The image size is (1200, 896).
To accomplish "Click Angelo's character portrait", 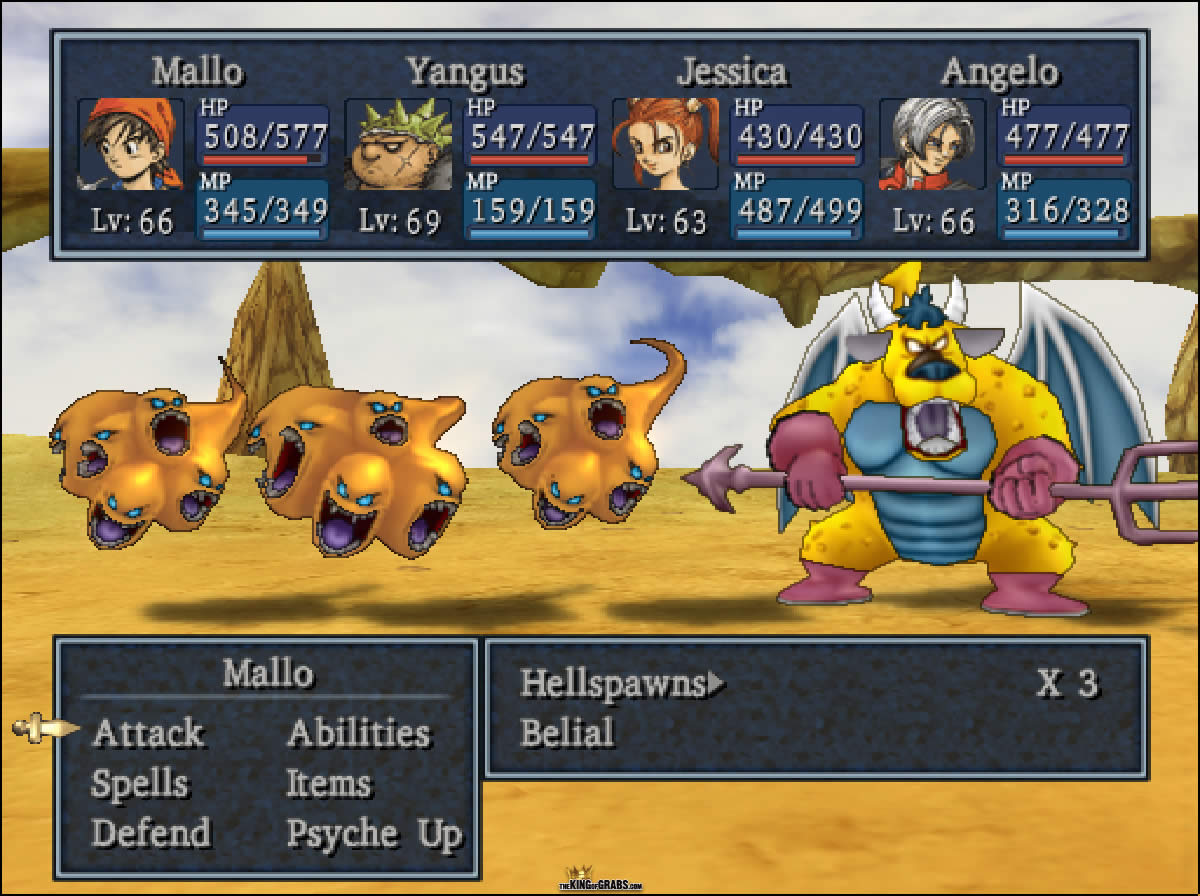I will pyautogui.click(x=932, y=144).
